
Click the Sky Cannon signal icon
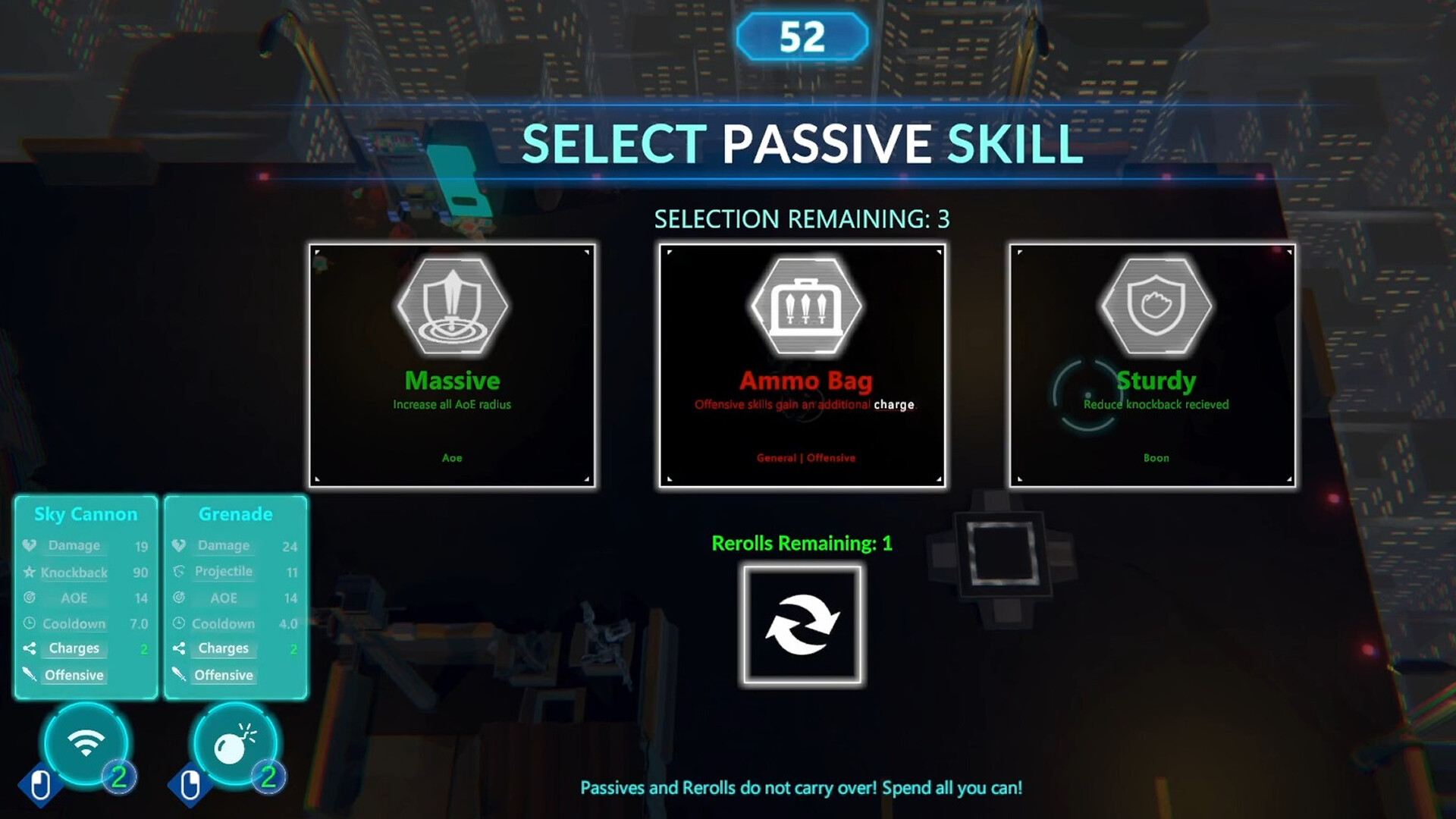coord(86,745)
